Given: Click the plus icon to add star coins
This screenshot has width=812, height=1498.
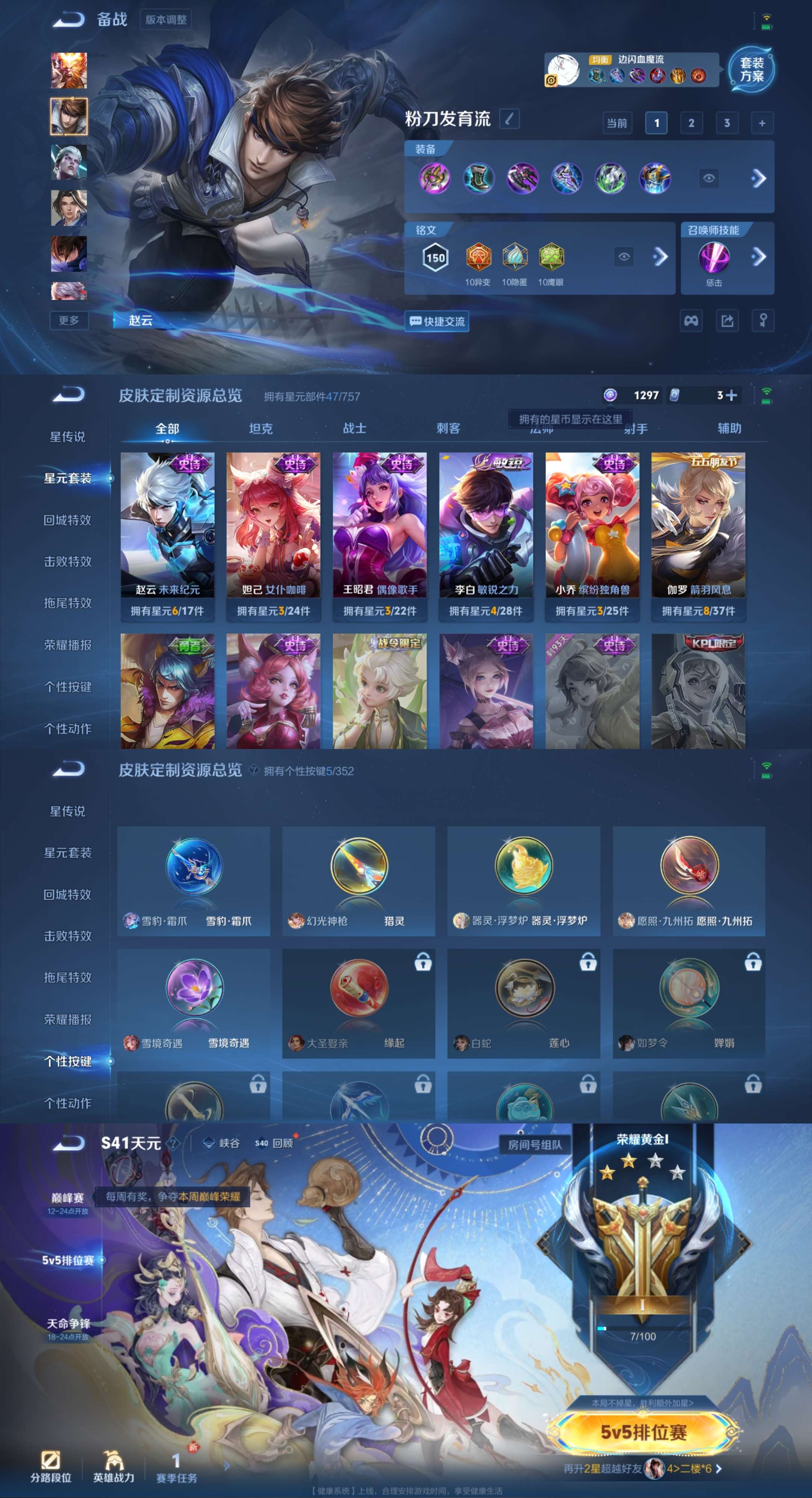Looking at the screenshot, I should 731,396.
